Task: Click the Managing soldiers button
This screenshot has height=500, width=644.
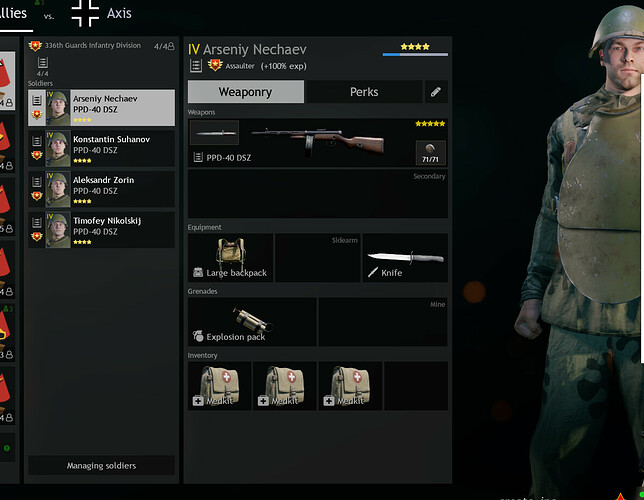Action: 101,466
